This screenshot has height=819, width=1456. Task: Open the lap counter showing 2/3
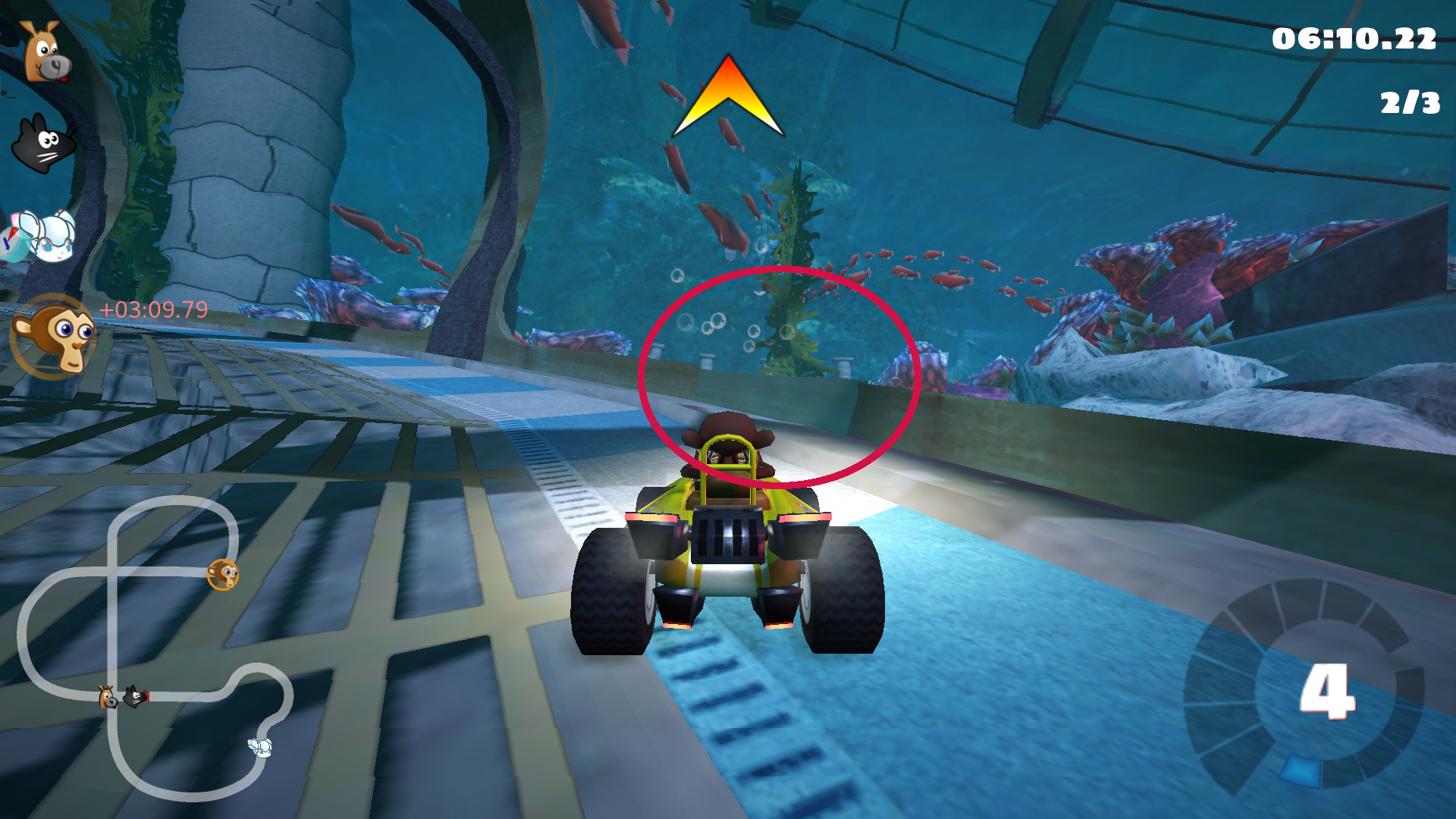click(x=1408, y=102)
